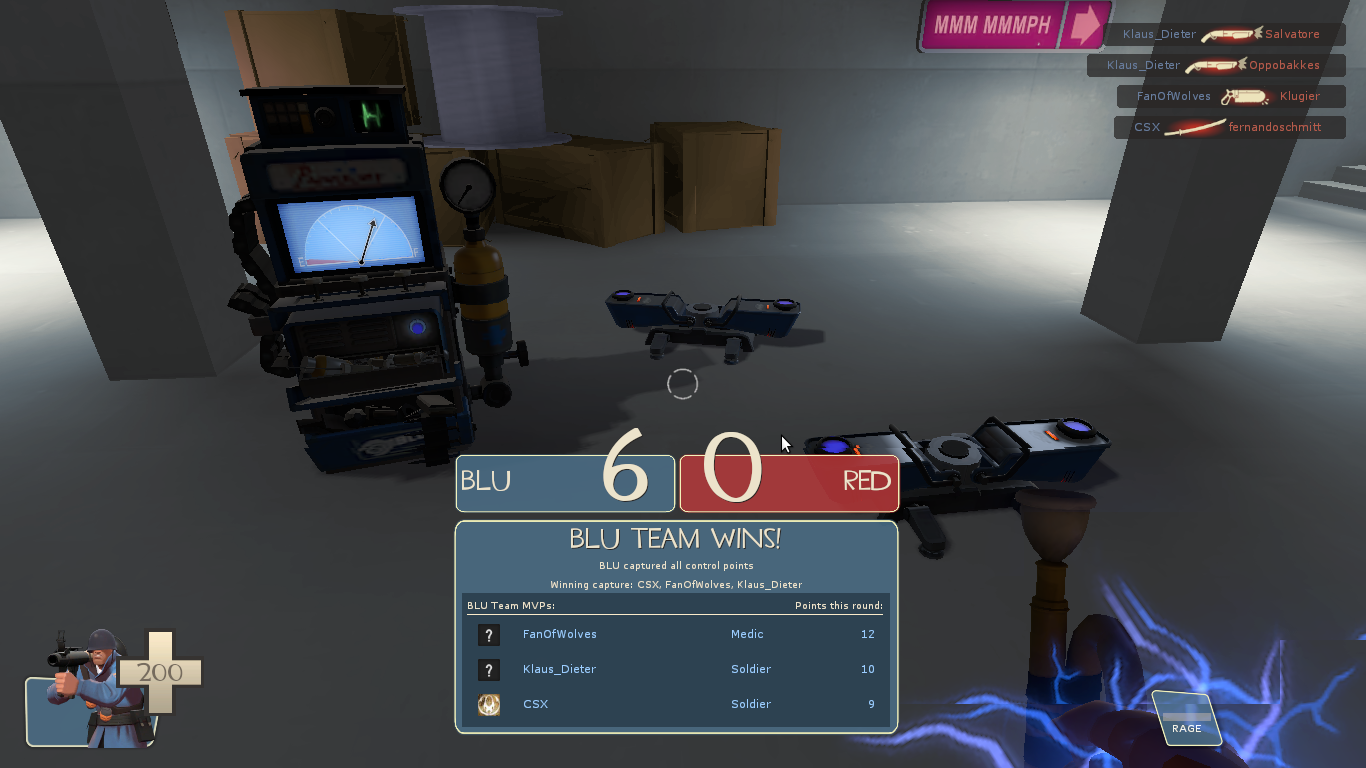This screenshot has height=768, width=1366.
Task: Click the BLU score panel showing 6
Action: pos(565,483)
